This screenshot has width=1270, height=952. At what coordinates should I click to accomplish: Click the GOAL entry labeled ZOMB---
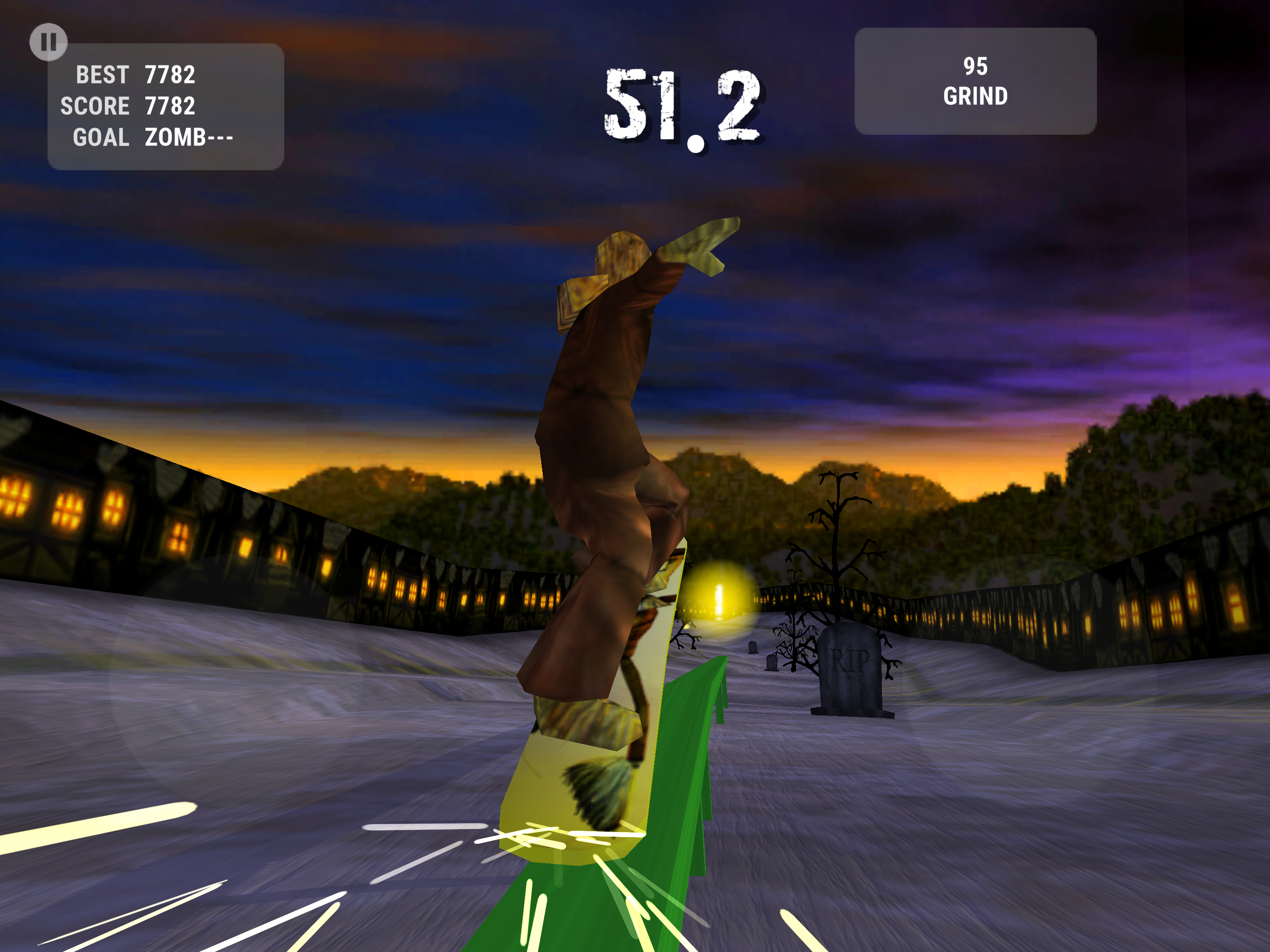[x=188, y=137]
